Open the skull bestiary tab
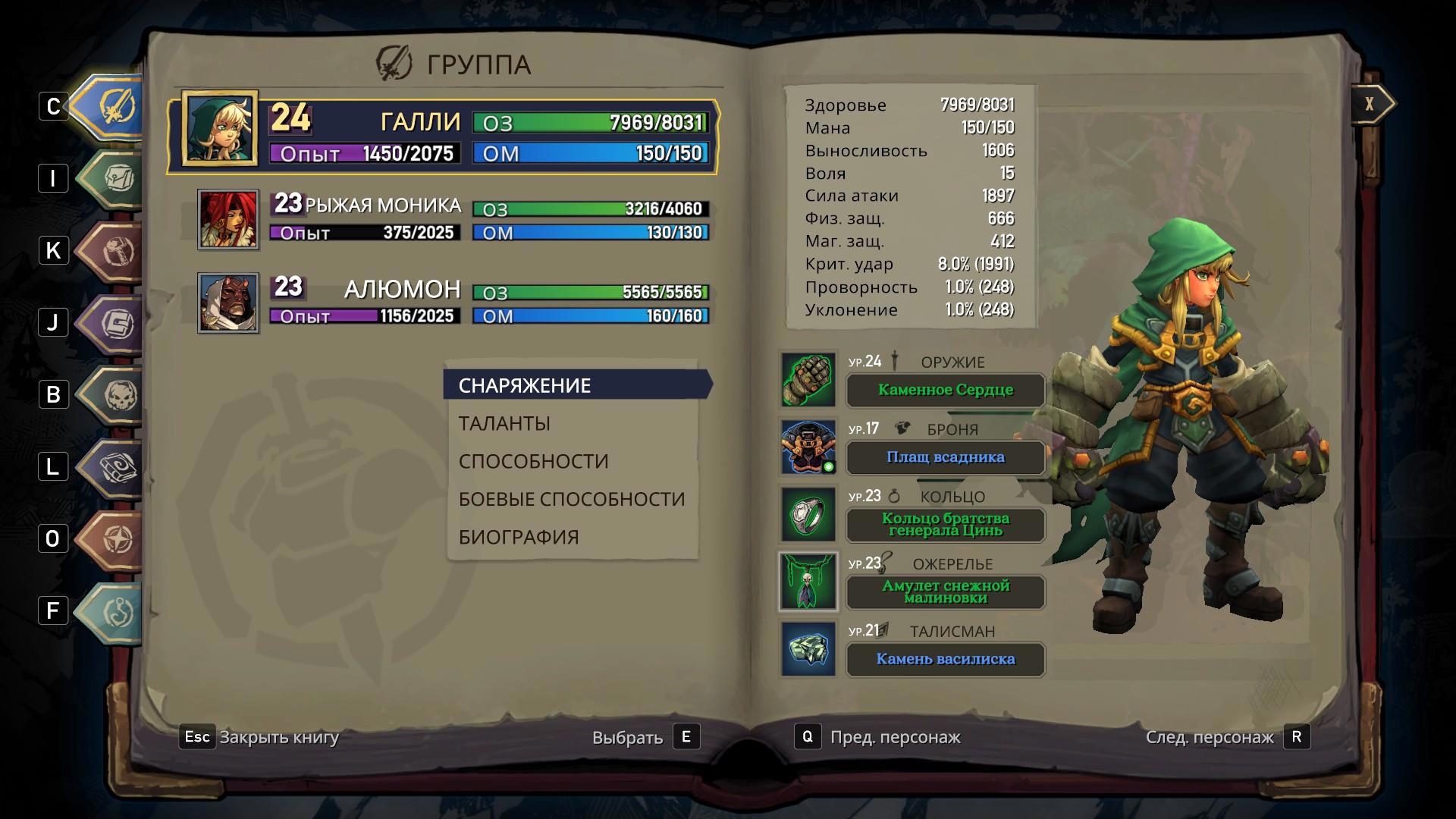1456x819 pixels. [115, 395]
